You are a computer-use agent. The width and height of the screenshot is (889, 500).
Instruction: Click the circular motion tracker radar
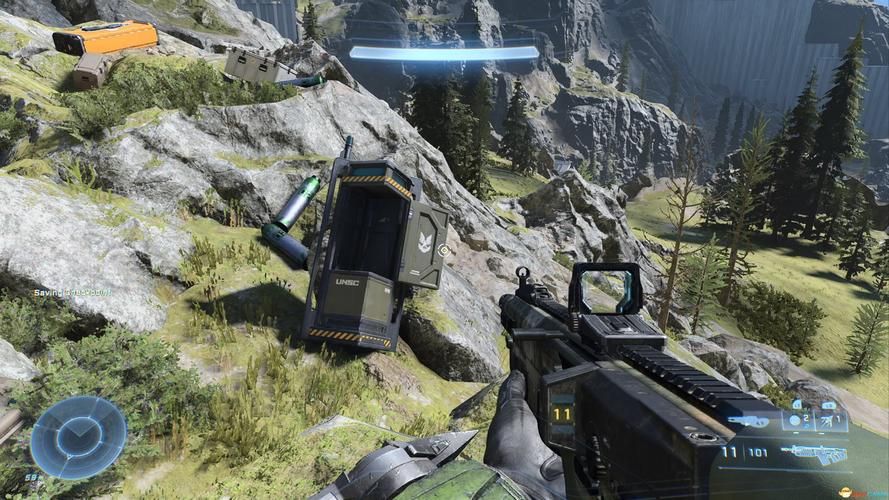(x=78, y=437)
